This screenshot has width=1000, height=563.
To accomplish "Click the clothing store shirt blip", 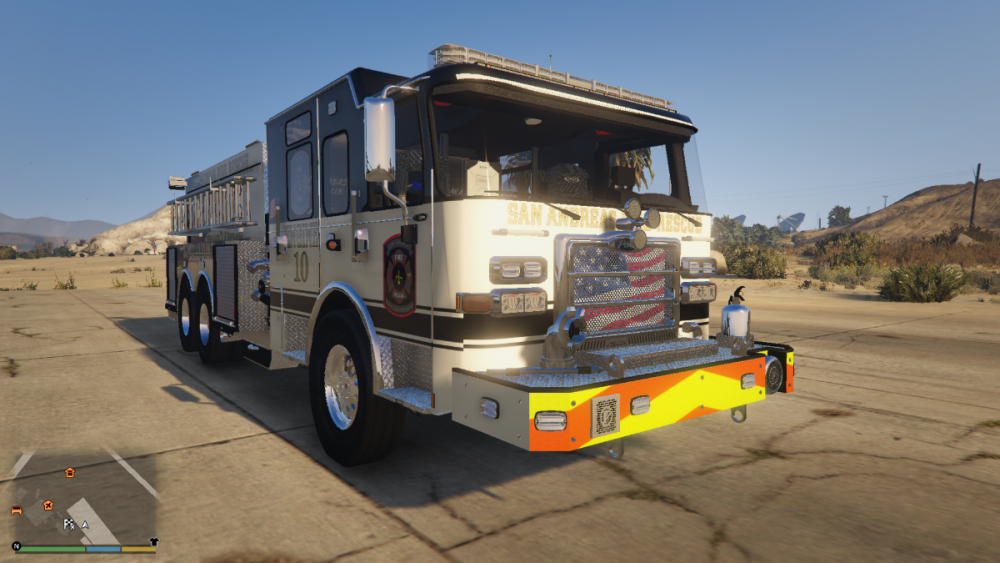I will pyautogui.click(x=154, y=541).
